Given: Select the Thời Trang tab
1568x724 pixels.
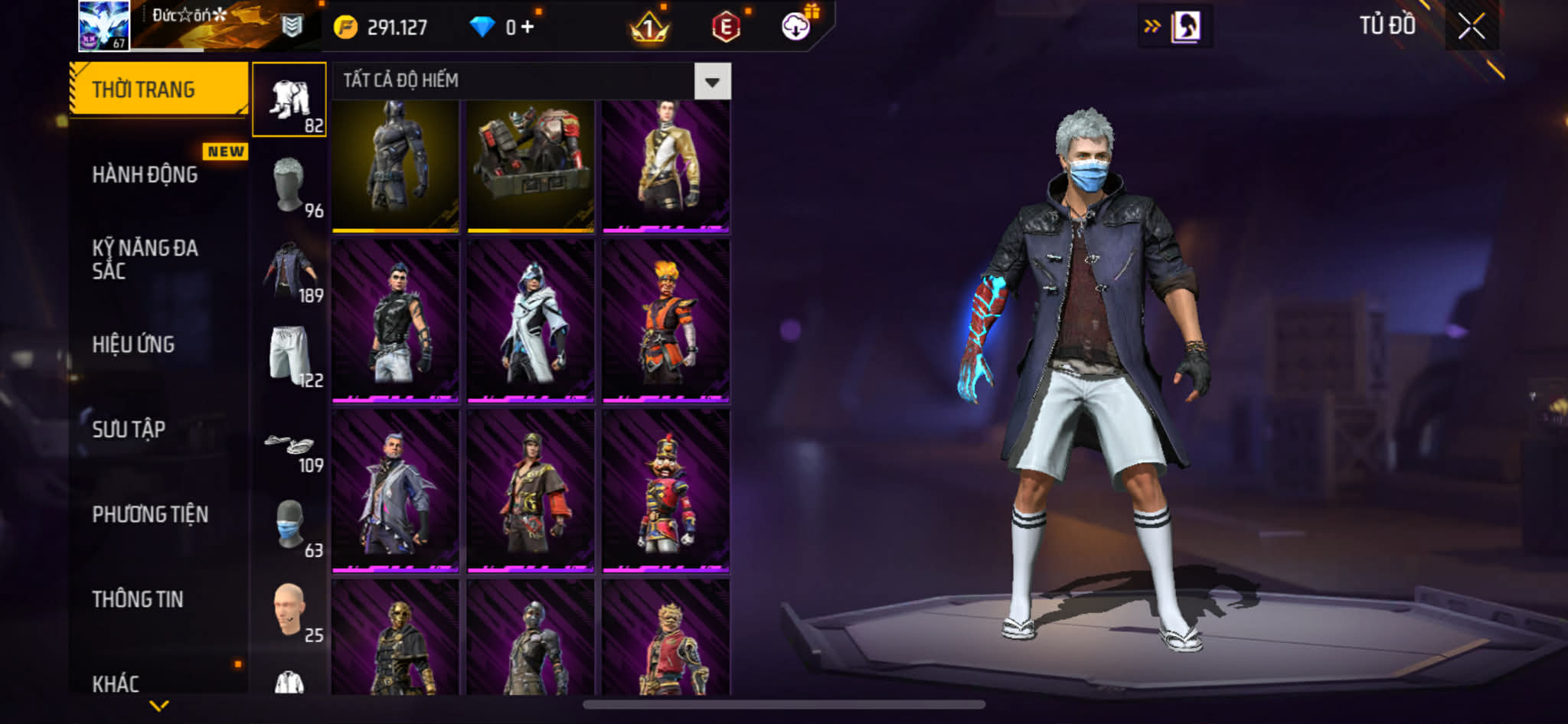Looking at the screenshot, I should [x=144, y=90].
